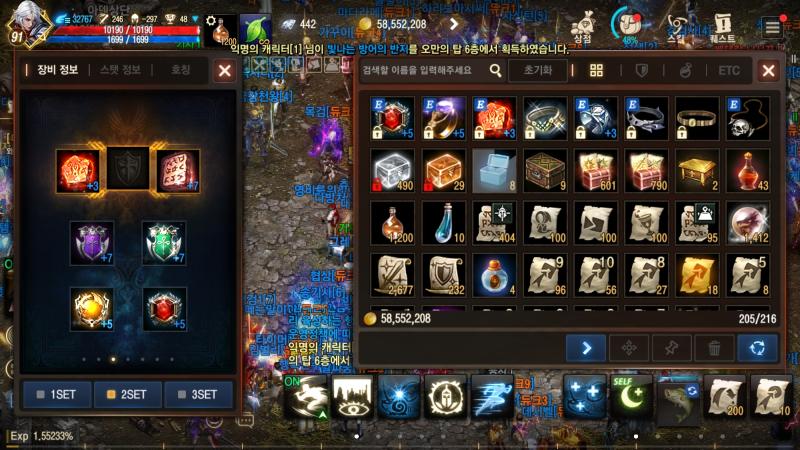The image size is (800, 450).
Task: Select the equipped purple shield emblem slot
Action: [92, 243]
